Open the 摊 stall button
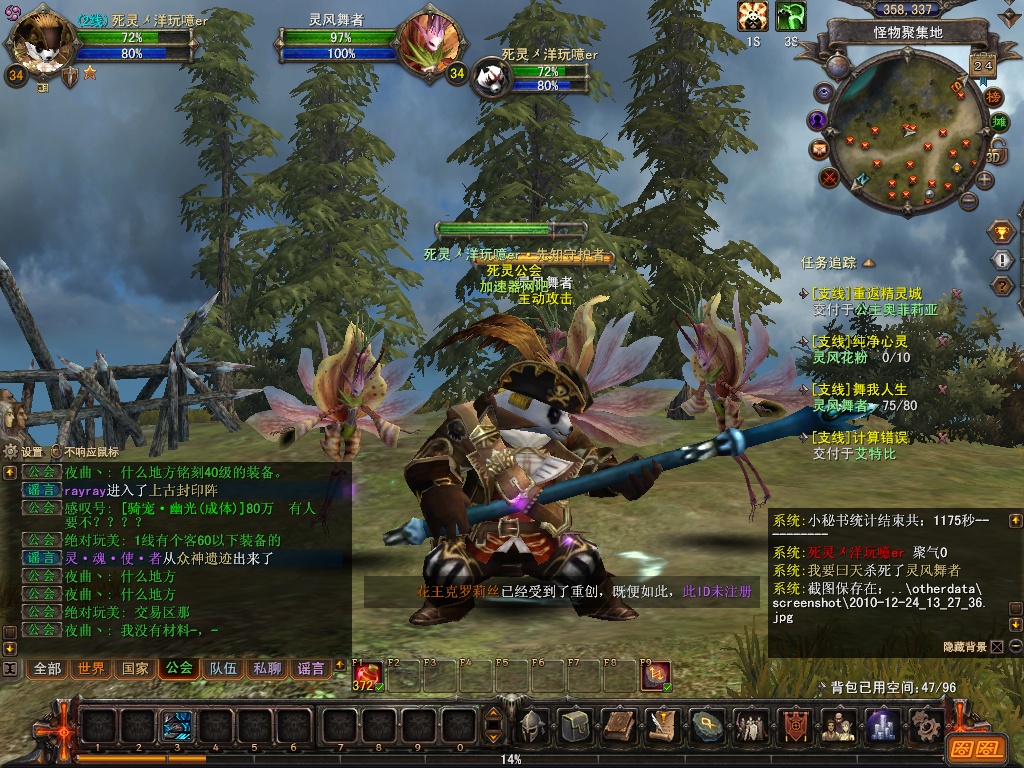This screenshot has height=768, width=1024. [999, 123]
